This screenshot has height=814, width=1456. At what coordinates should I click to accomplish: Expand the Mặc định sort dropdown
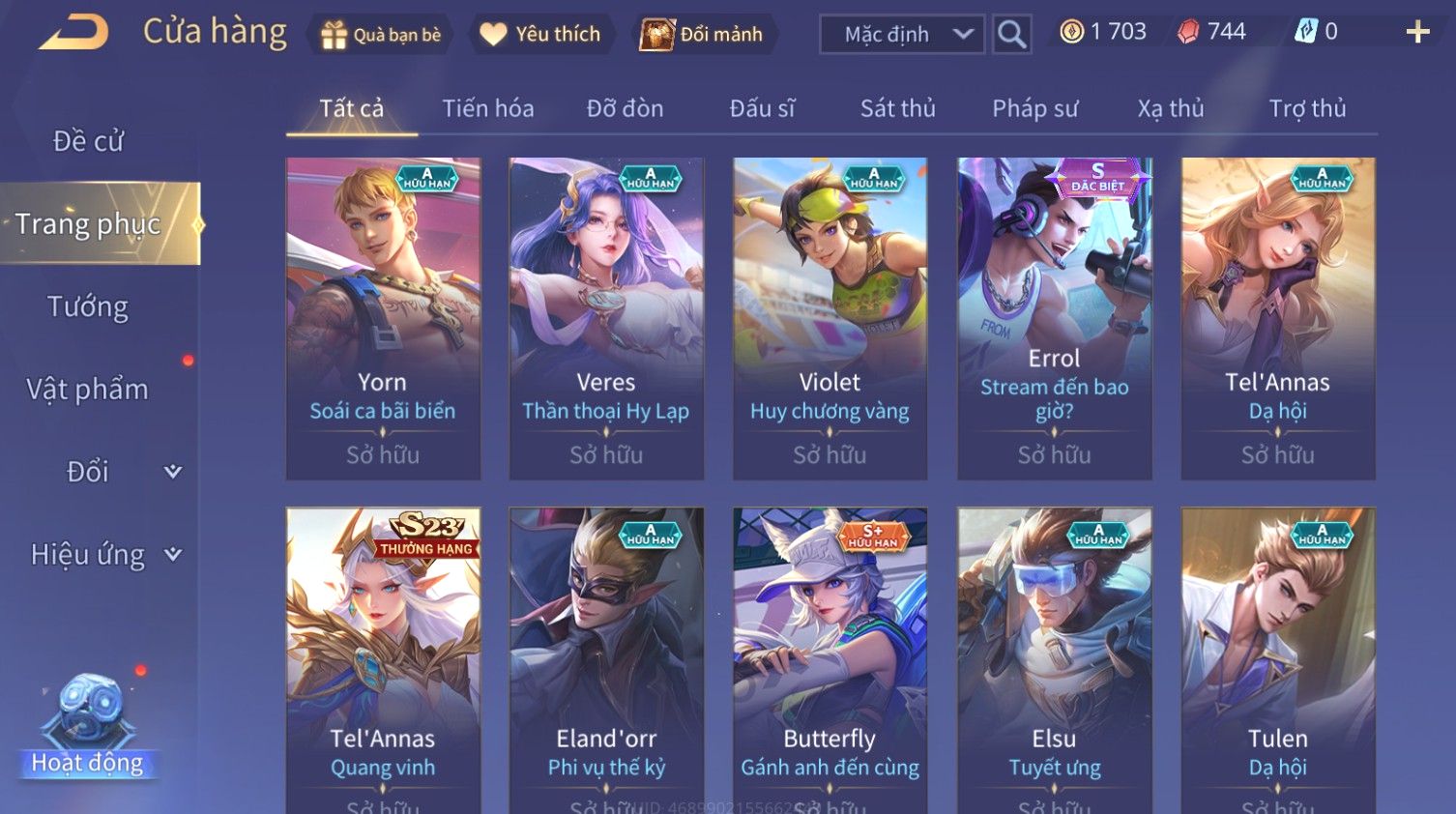[902, 35]
